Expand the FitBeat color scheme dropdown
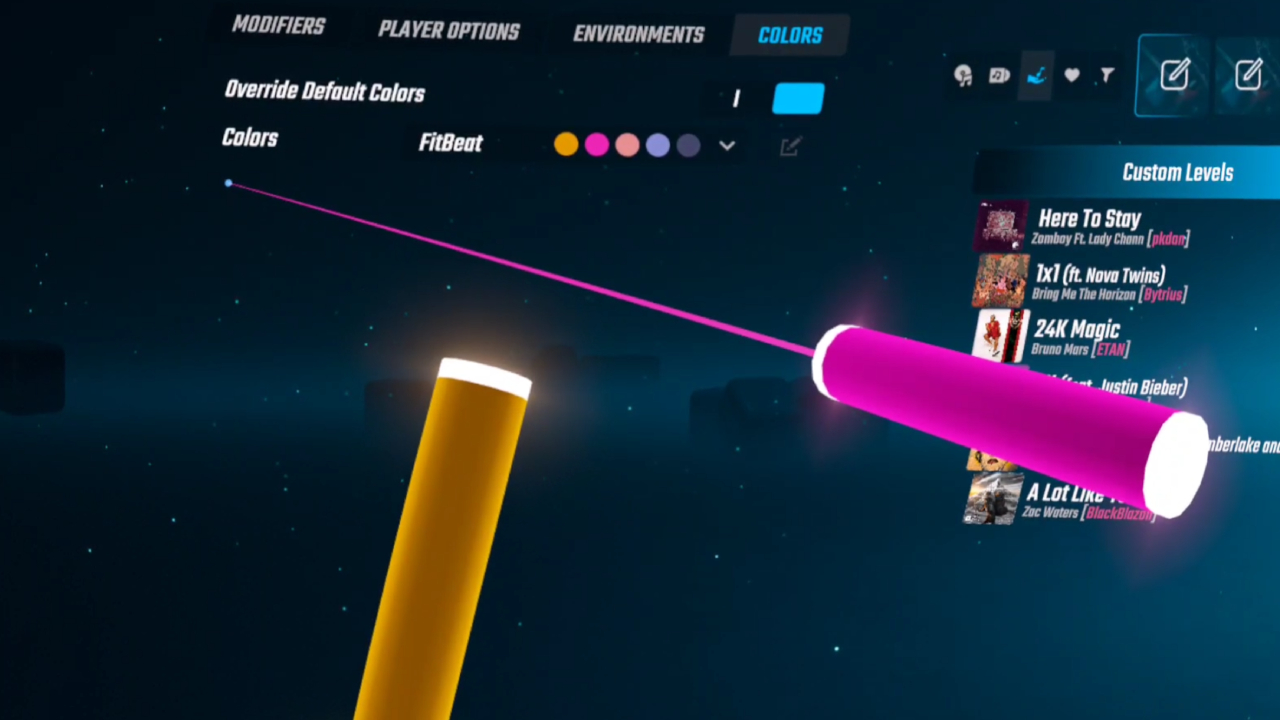This screenshot has height=720, width=1280. (727, 145)
